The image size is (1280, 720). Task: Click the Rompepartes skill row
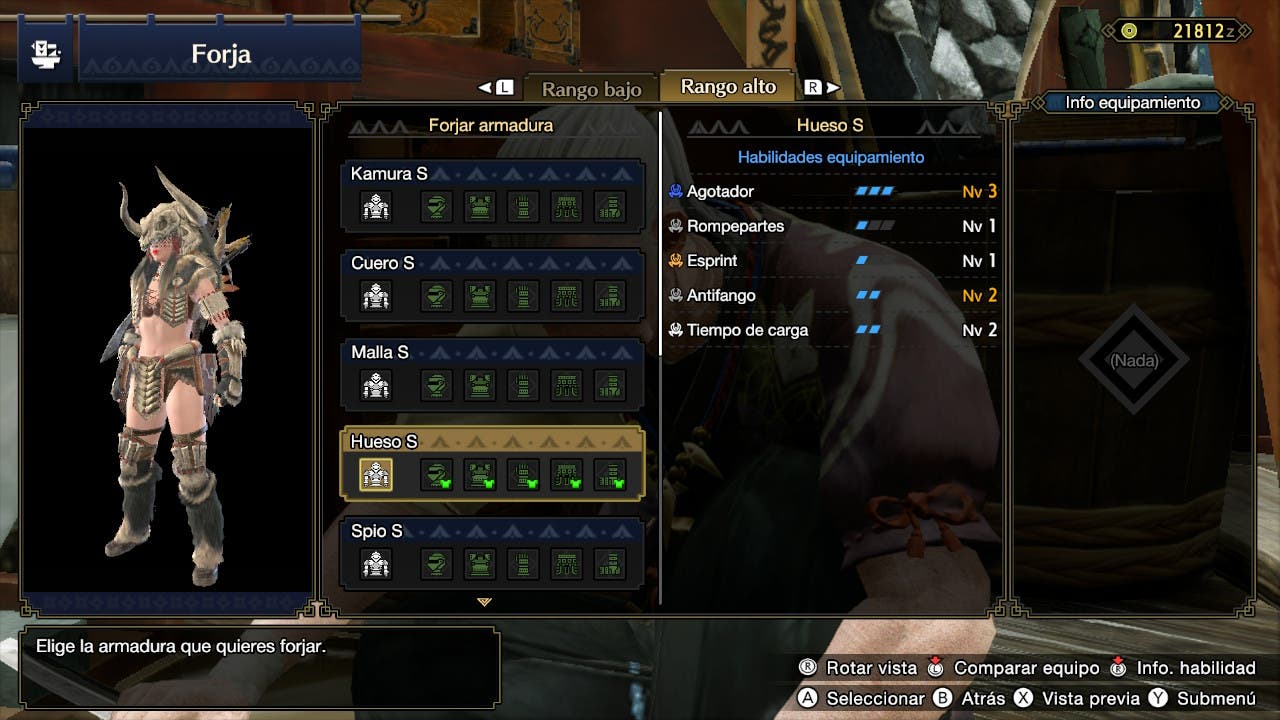(x=832, y=226)
